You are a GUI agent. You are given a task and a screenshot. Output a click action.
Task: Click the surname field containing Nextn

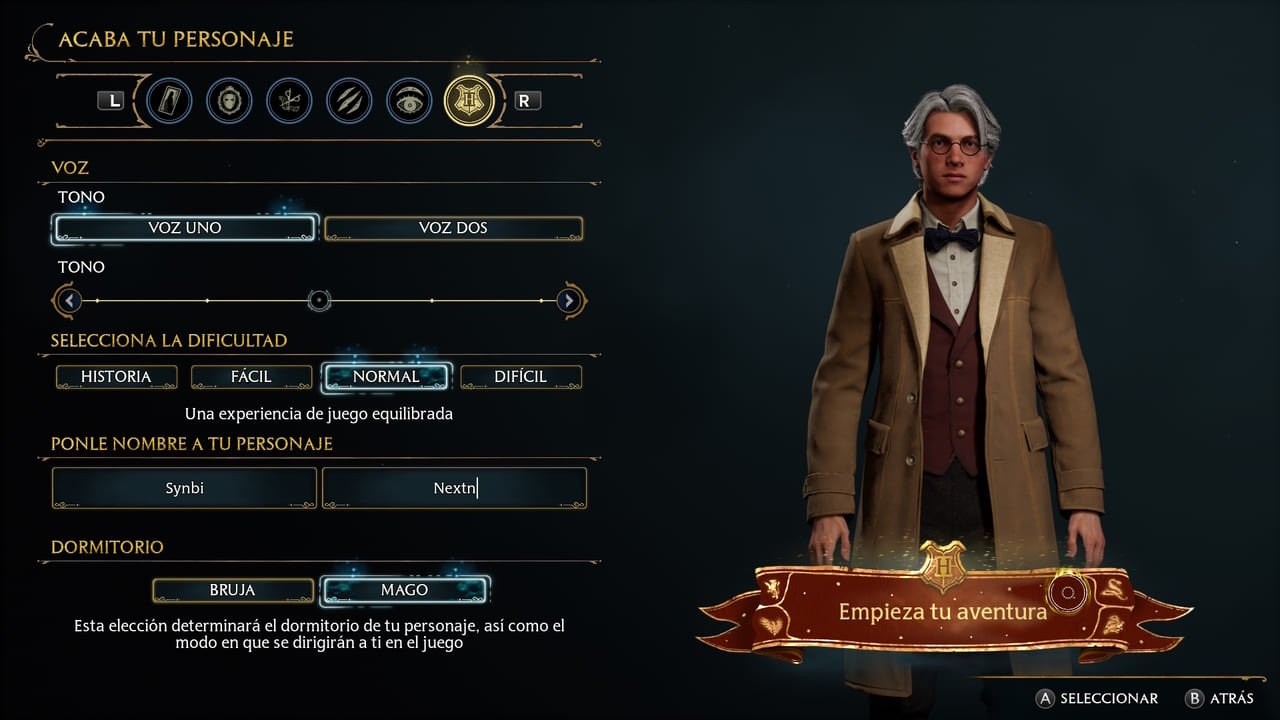point(454,488)
